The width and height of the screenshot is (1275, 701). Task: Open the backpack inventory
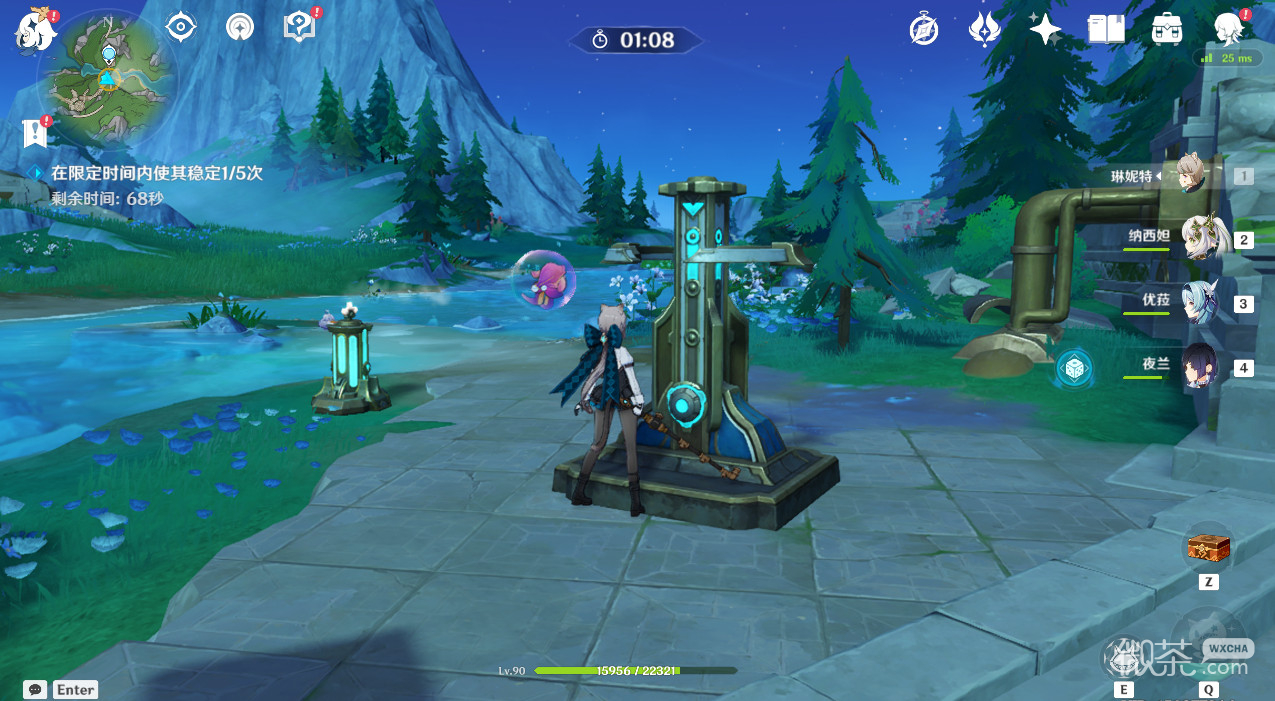click(x=1167, y=29)
